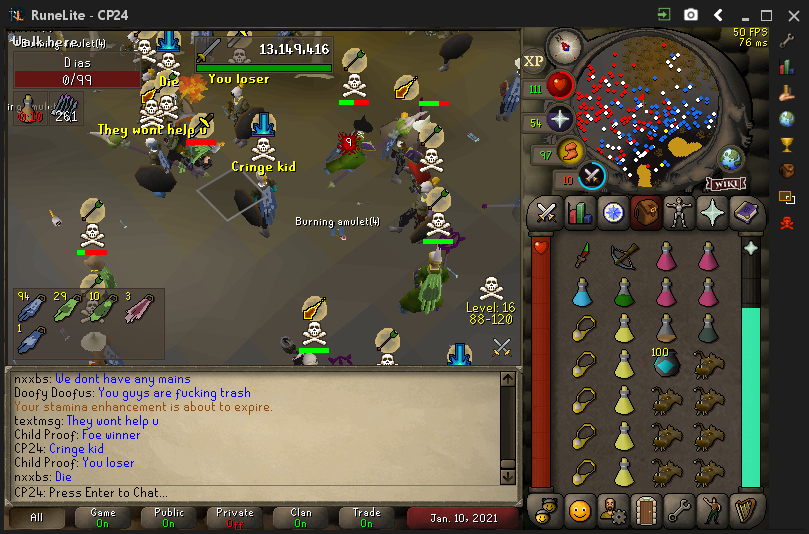The image size is (809, 534).
Task: Switch chat filter to Public
Action: coord(168,517)
